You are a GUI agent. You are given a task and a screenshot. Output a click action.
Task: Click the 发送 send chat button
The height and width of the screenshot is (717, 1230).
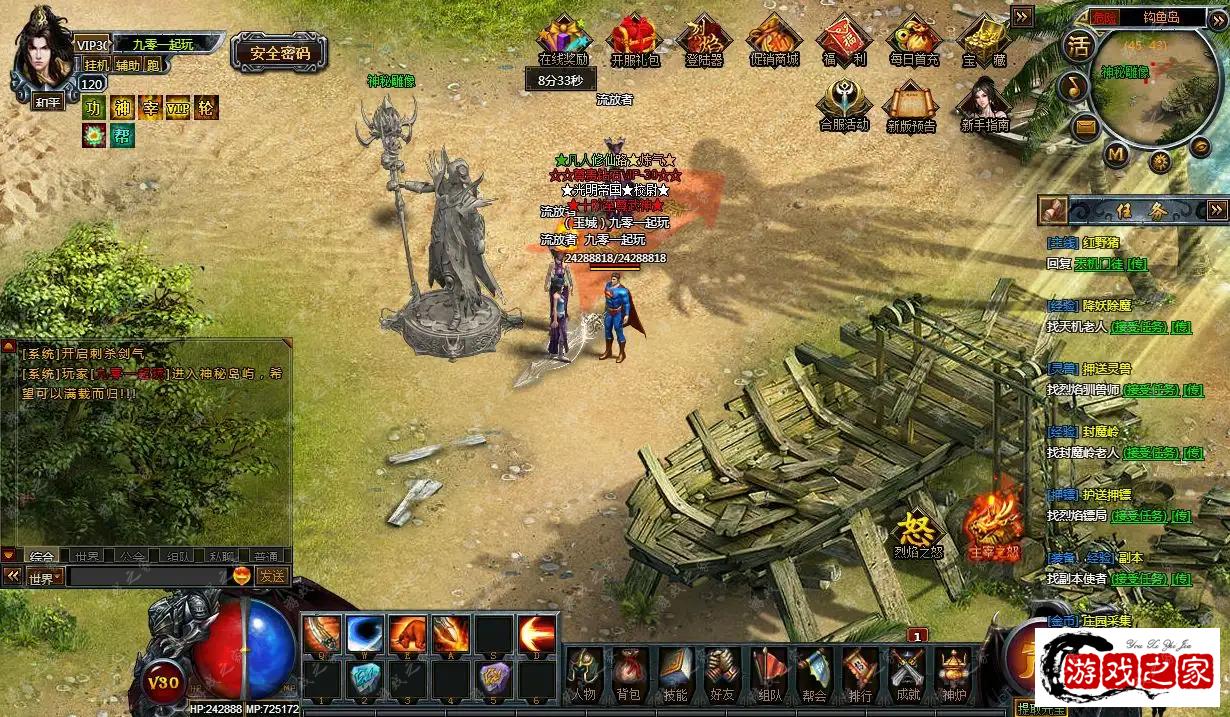[x=272, y=576]
